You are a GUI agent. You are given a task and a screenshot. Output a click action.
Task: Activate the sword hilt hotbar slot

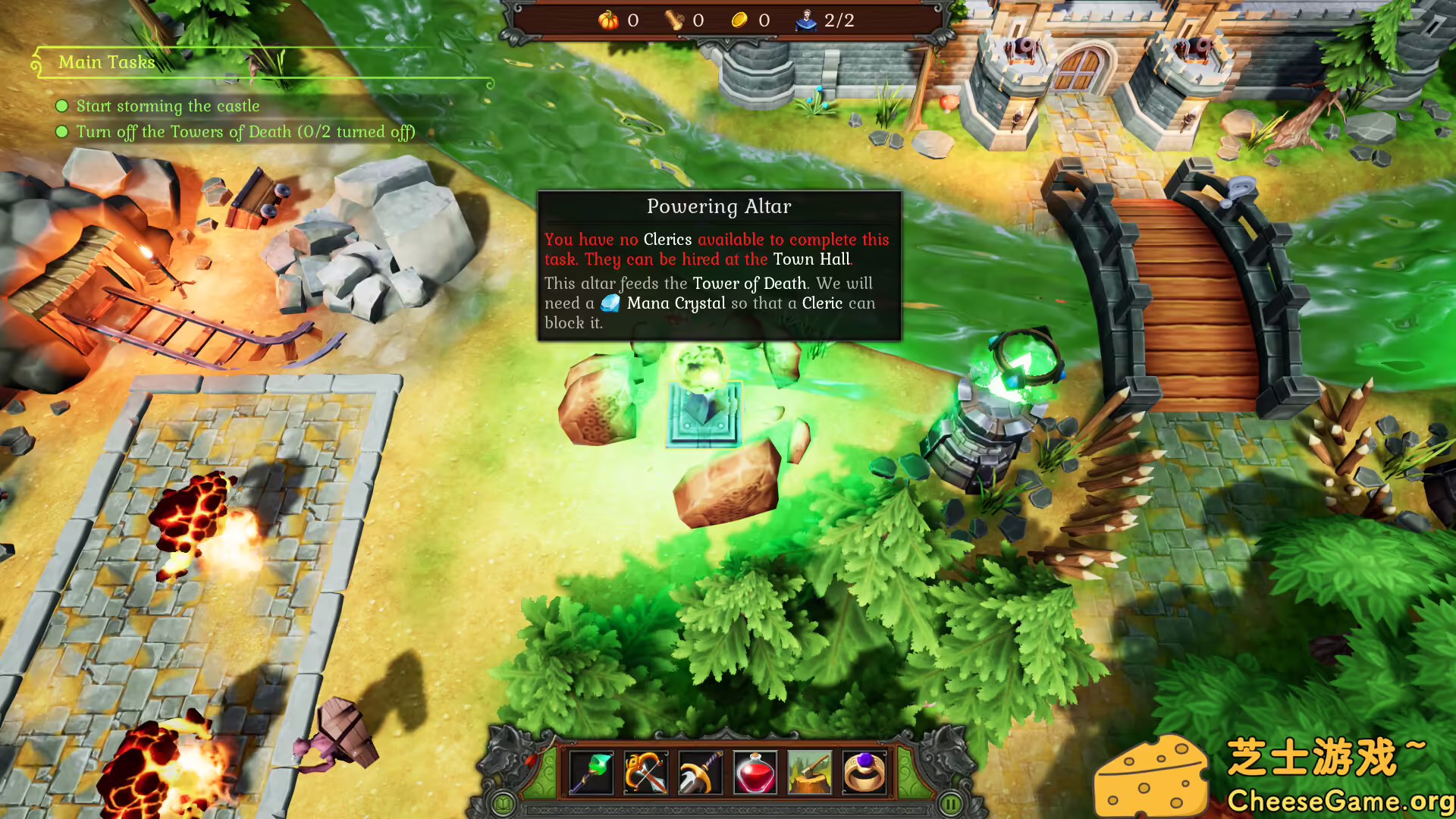point(700,773)
